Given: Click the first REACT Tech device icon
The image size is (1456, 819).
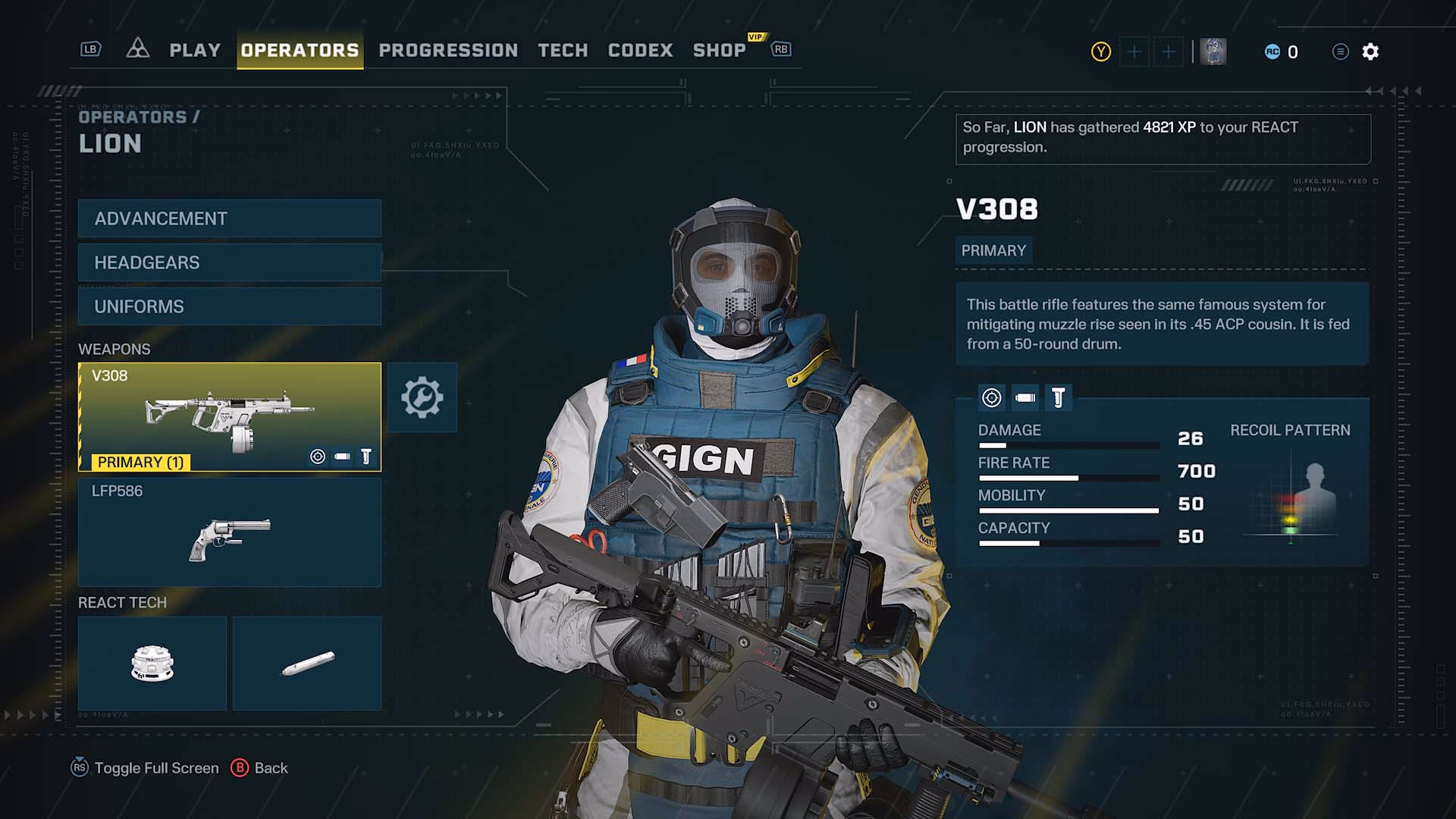Looking at the screenshot, I should tap(151, 663).
